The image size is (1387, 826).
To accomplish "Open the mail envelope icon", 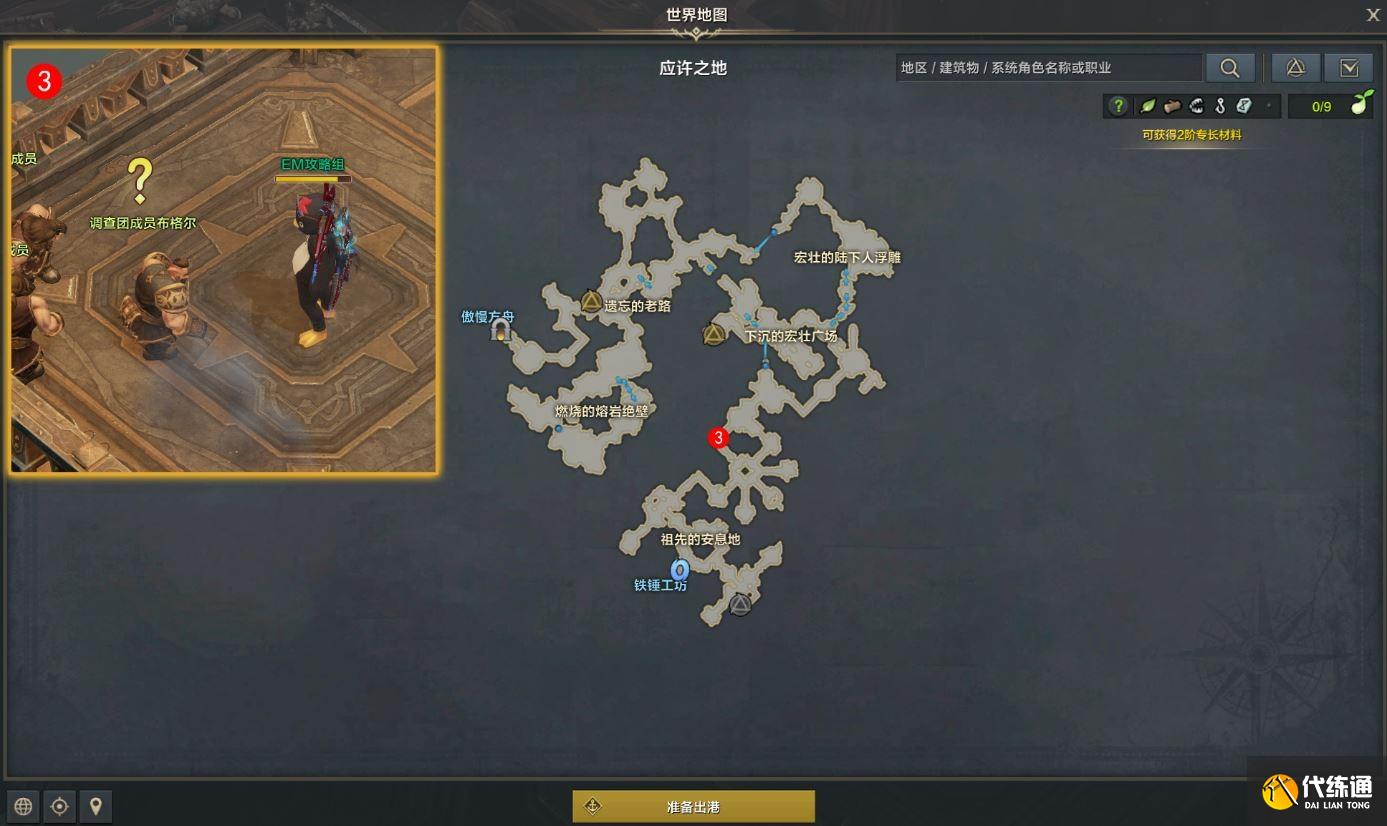I will [x=1349, y=67].
